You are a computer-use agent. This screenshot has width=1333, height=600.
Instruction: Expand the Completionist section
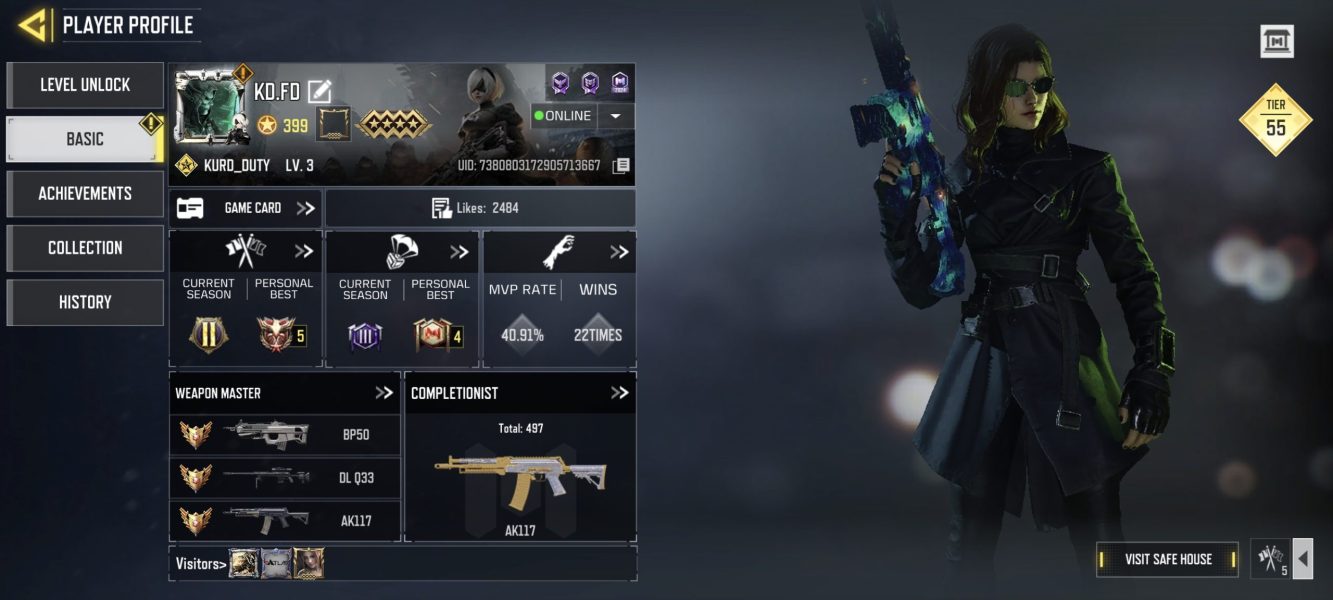(x=619, y=393)
